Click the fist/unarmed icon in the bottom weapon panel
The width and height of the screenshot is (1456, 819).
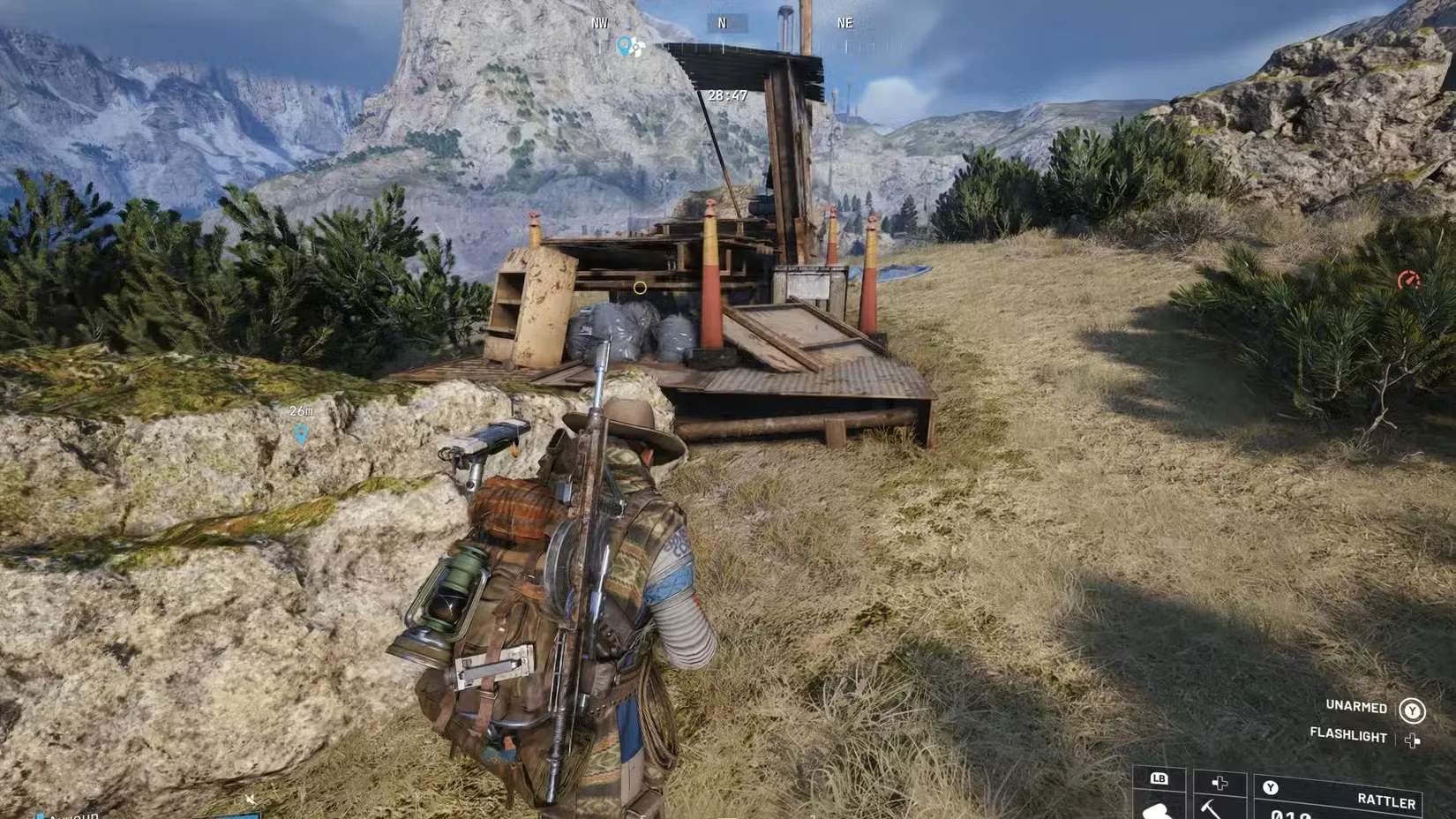1158,813
